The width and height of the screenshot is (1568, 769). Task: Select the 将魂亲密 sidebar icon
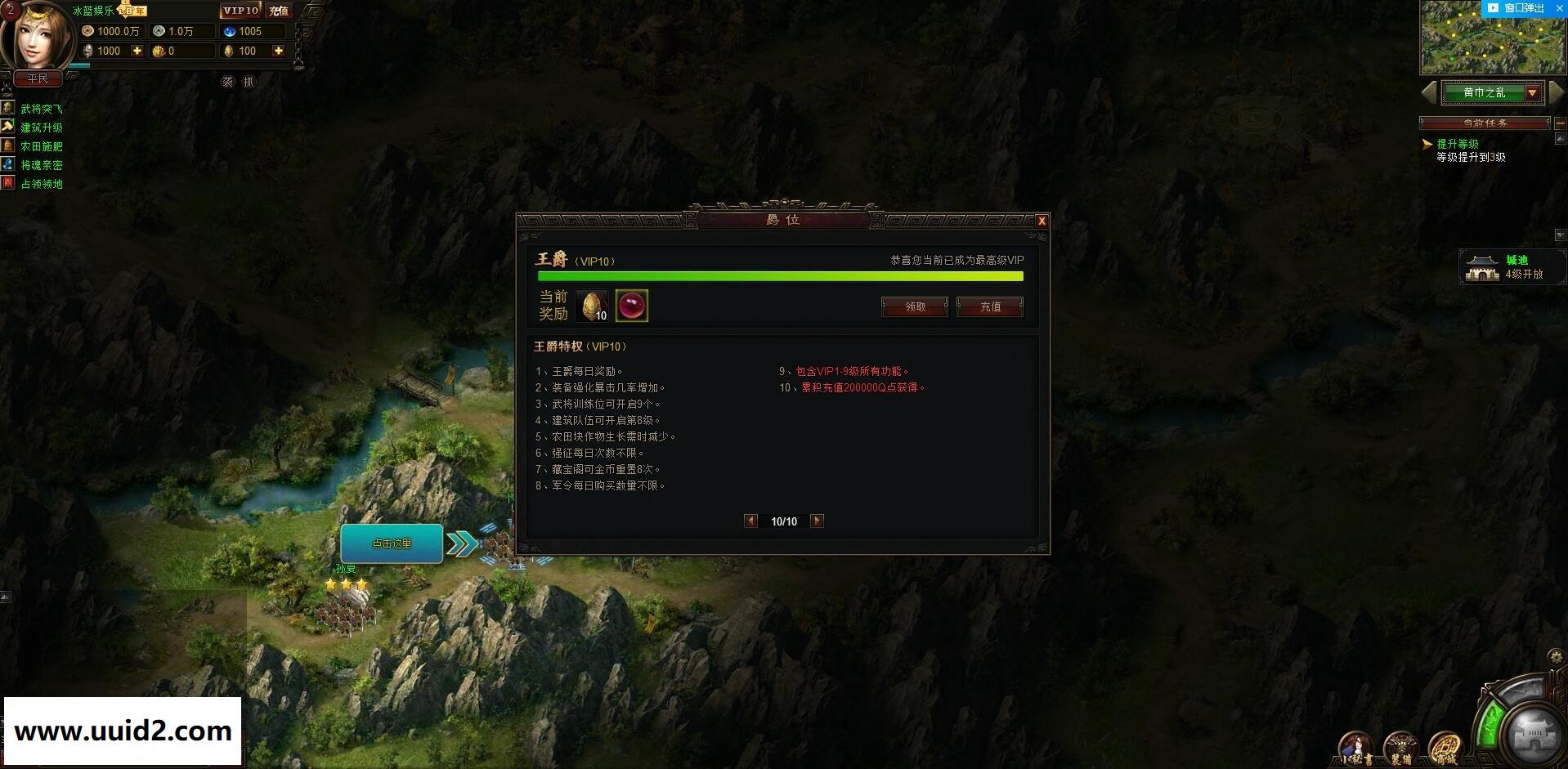coord(9,165)
